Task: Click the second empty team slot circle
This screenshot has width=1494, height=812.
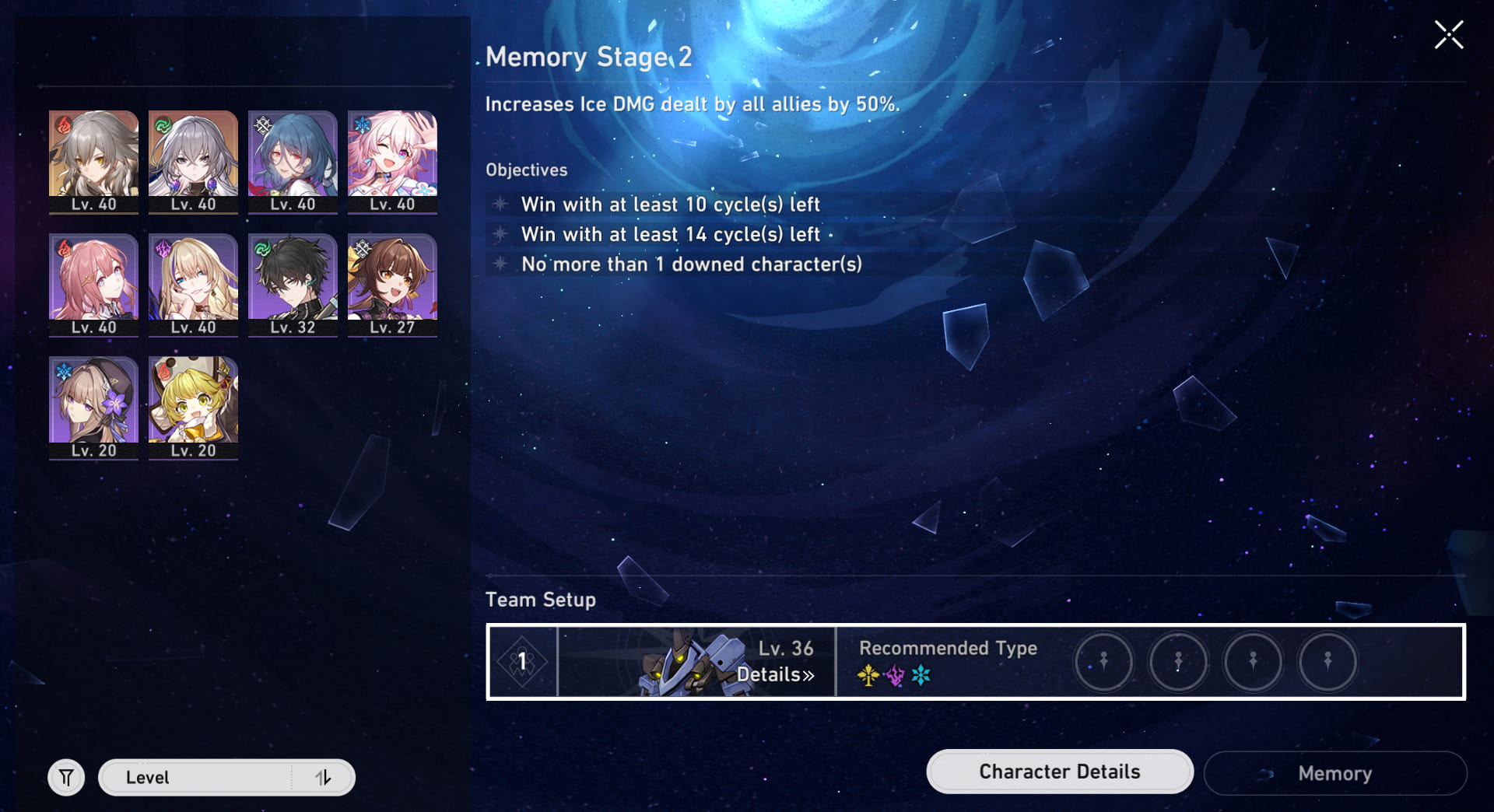Action: coord(1178,661)
